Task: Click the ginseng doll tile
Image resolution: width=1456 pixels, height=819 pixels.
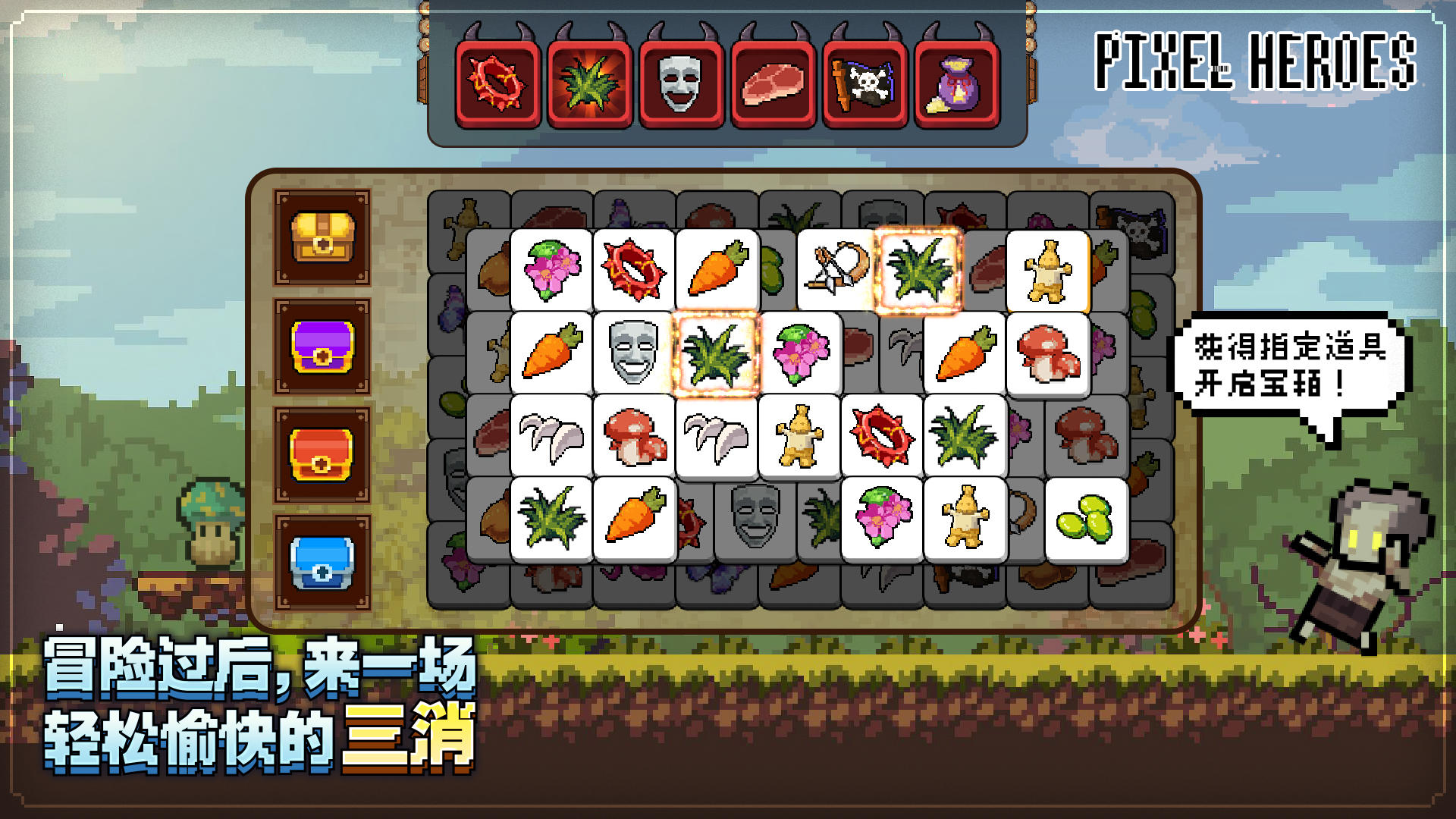Action: tap(802, 438)
